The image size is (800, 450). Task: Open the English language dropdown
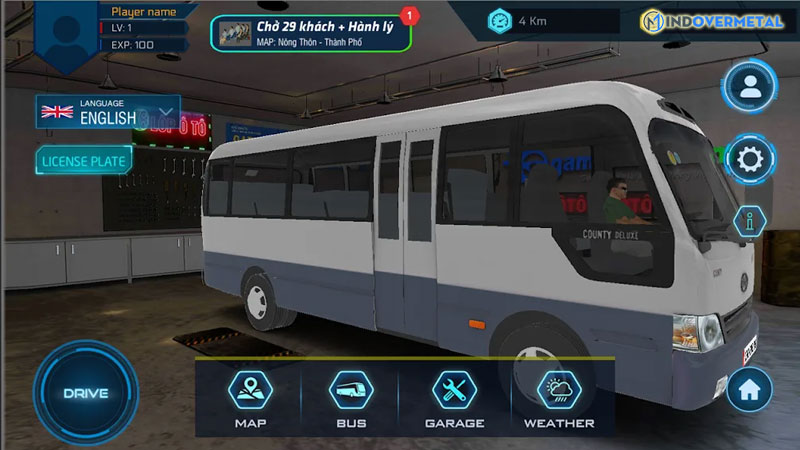[x=108, y=111]
